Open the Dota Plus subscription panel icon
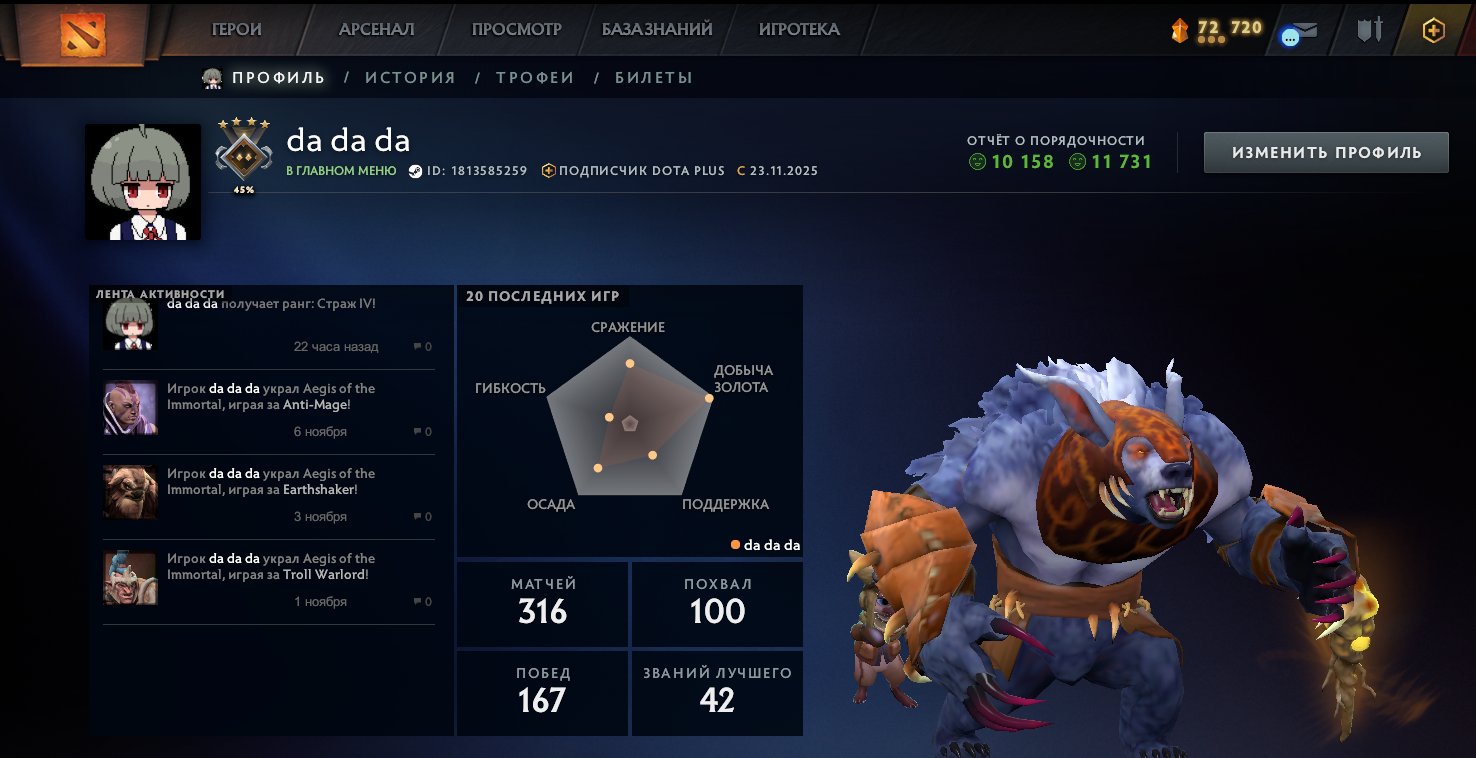The width and height of the screenshot is (1476, 758). [1435, 30]
